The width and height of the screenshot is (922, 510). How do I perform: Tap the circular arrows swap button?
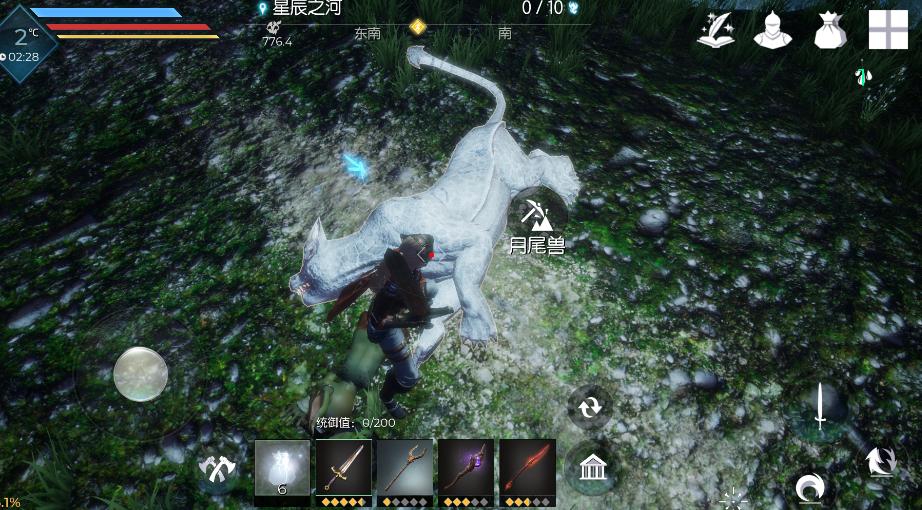click(590, 407)
